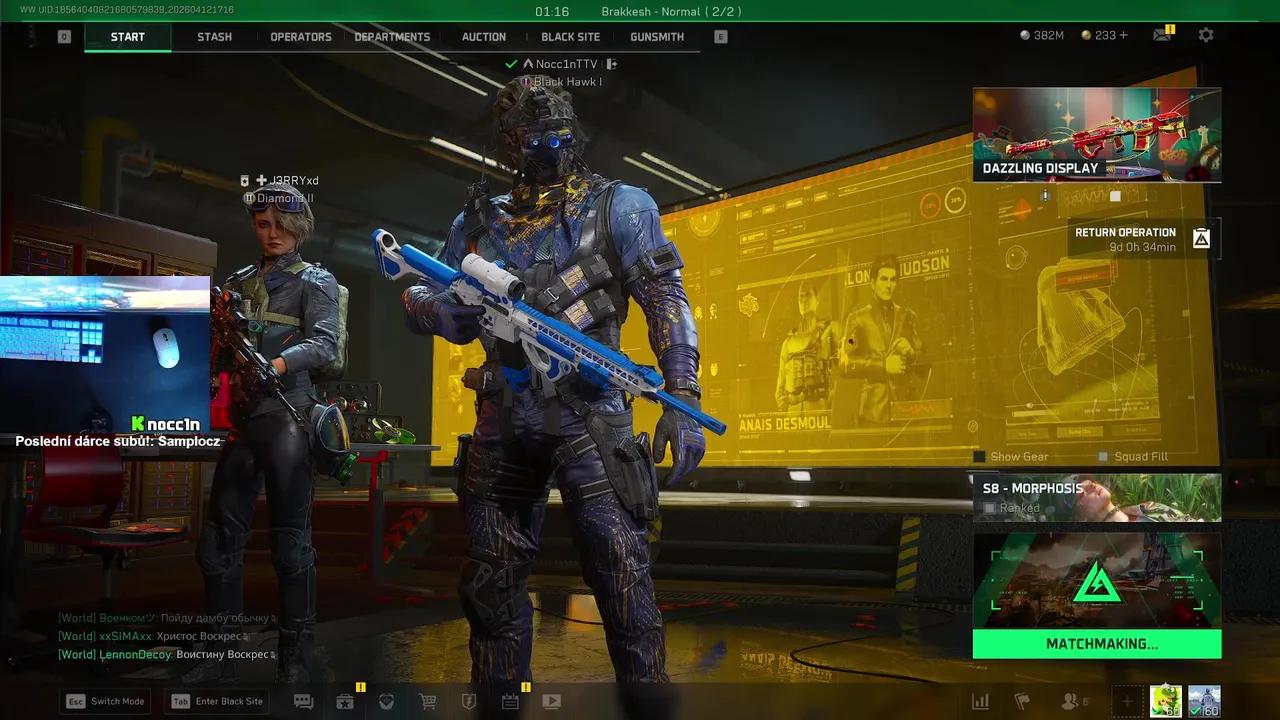Image resolution: width=1280 pixels, height=720 pixels.
Task: Open the shopping cart store icon
Action: [428, 701]
